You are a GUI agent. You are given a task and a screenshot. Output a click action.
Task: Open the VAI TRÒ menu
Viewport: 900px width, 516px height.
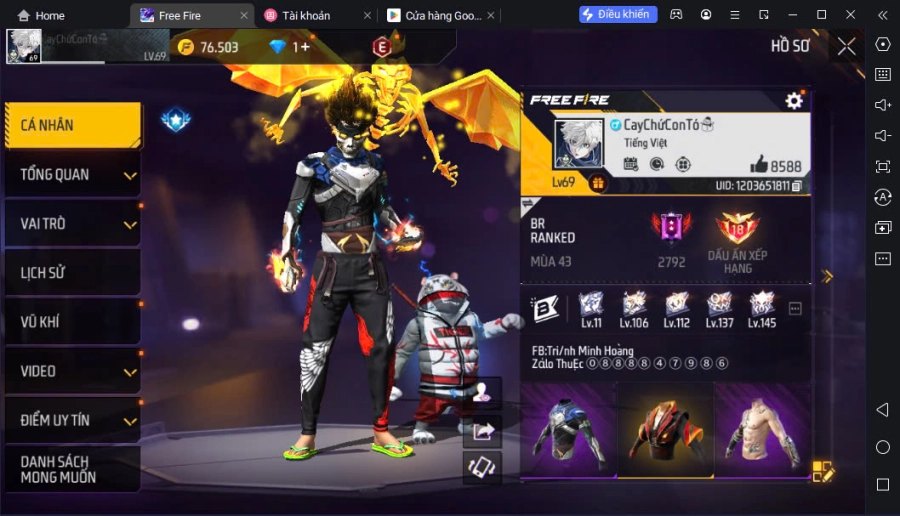coord(71,224)
